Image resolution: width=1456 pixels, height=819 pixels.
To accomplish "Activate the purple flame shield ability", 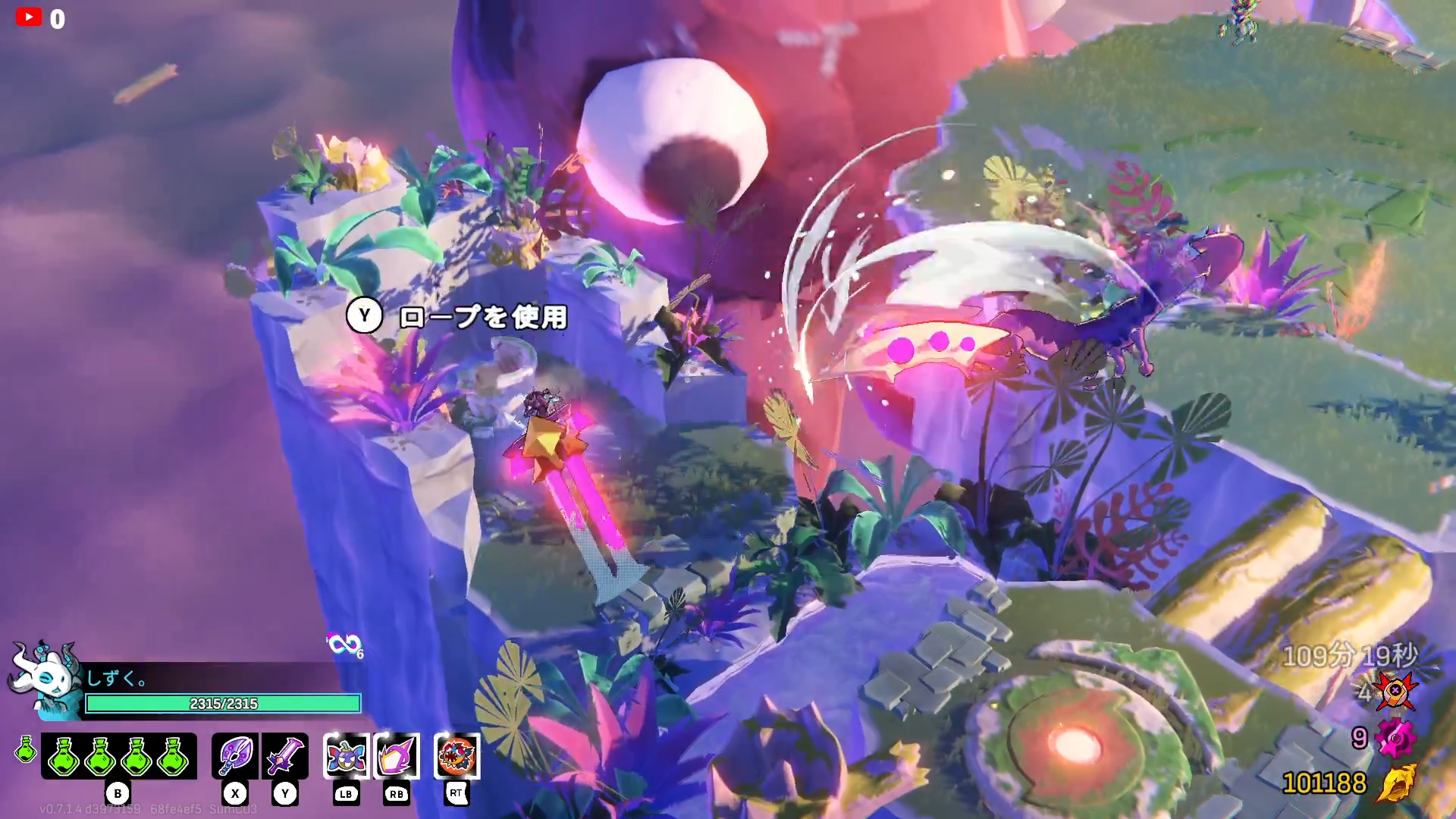I will [397, 755].
